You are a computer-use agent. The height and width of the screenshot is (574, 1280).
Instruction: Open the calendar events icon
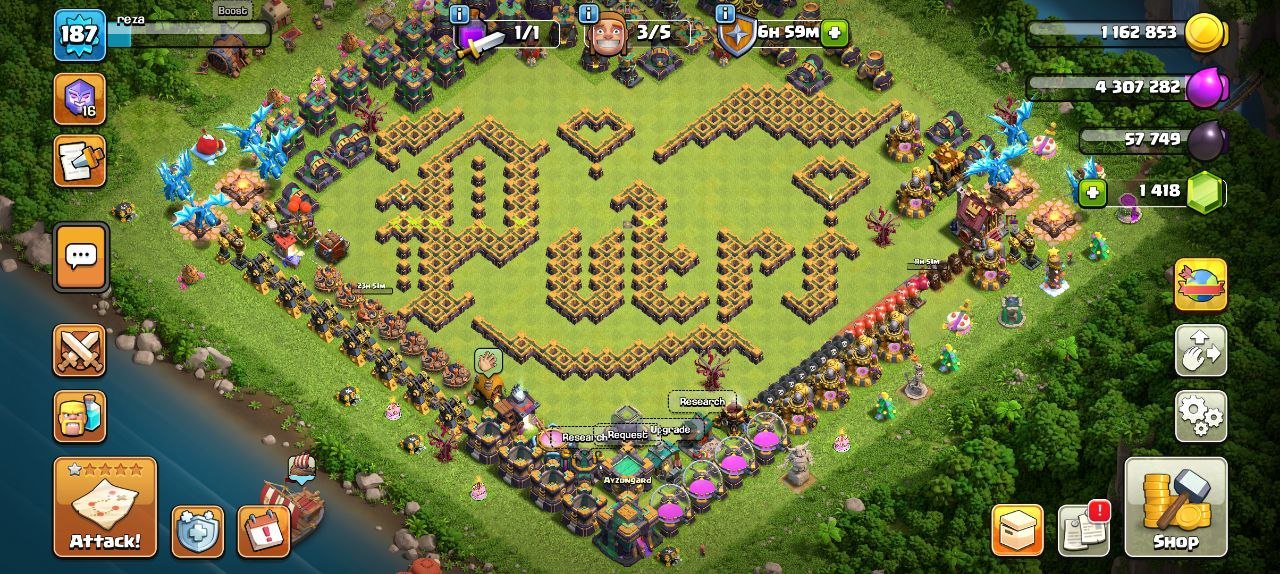click(x=263, y=531)
